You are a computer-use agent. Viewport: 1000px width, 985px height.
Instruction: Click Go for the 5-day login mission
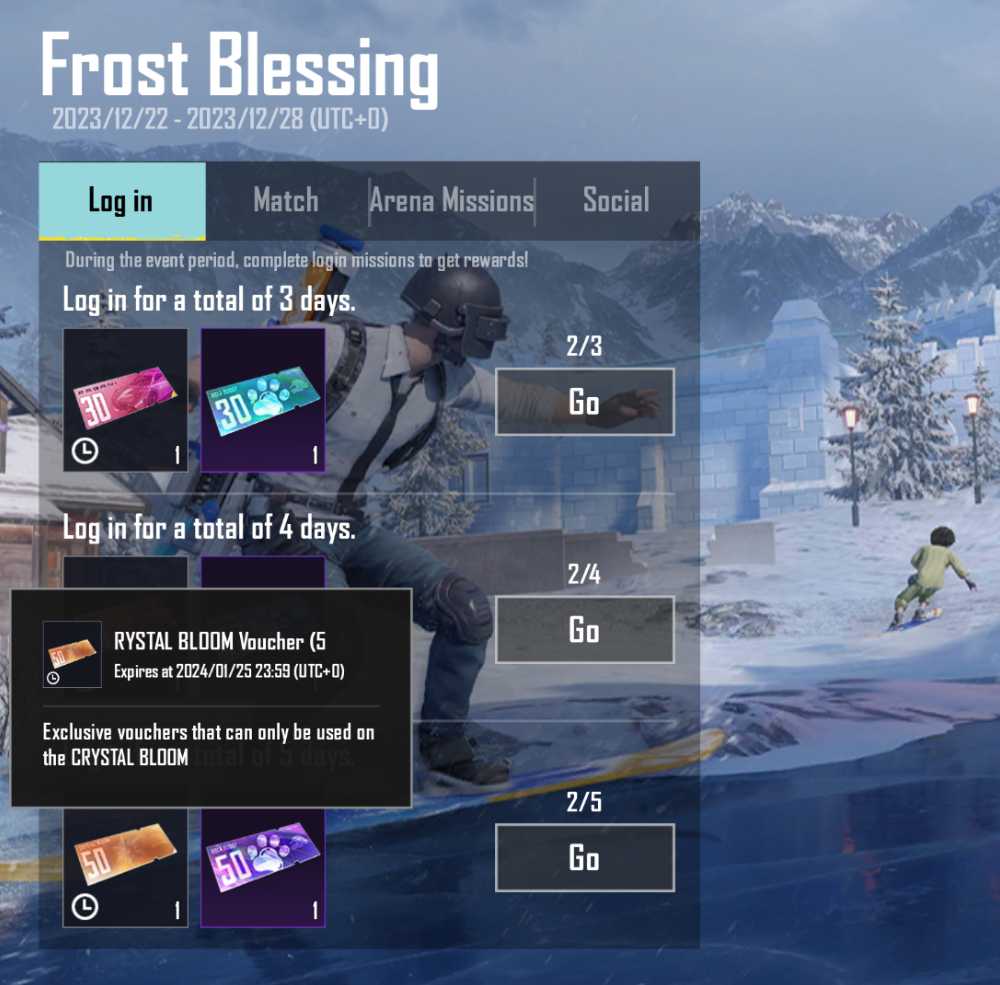584,858
